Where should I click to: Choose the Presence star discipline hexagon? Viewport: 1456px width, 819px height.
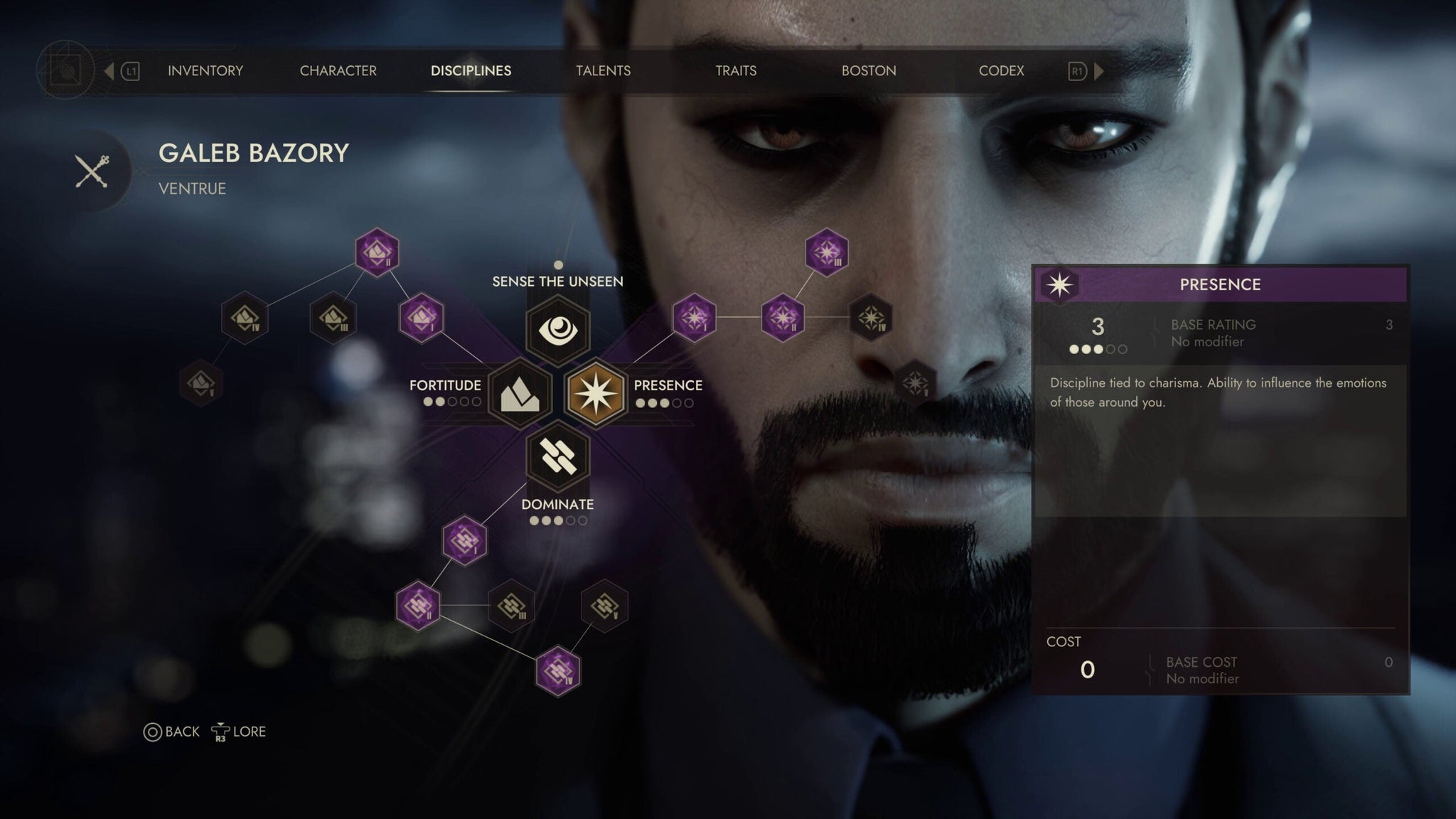click(x=596, y=393)
